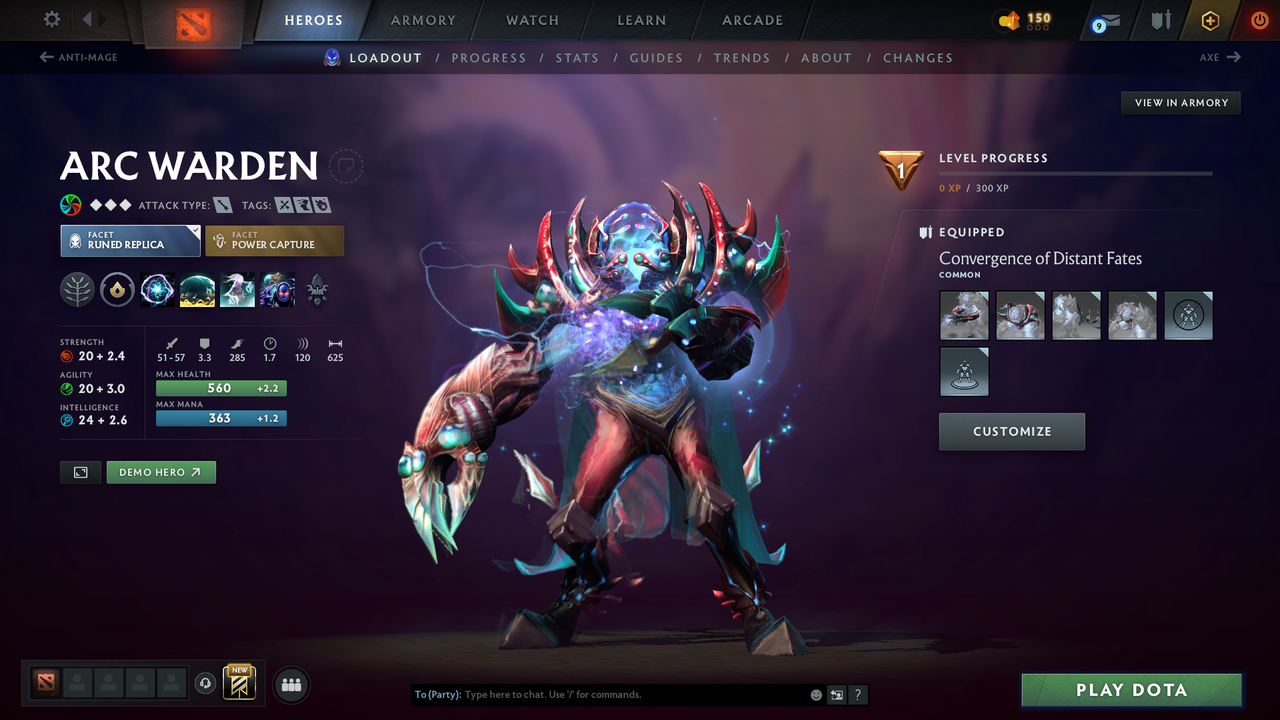Image resolution: width=1280 pixels, height=720 pixels.
Task: Click the 0 XP level progress bar
Action: (x=1076, y=172)
